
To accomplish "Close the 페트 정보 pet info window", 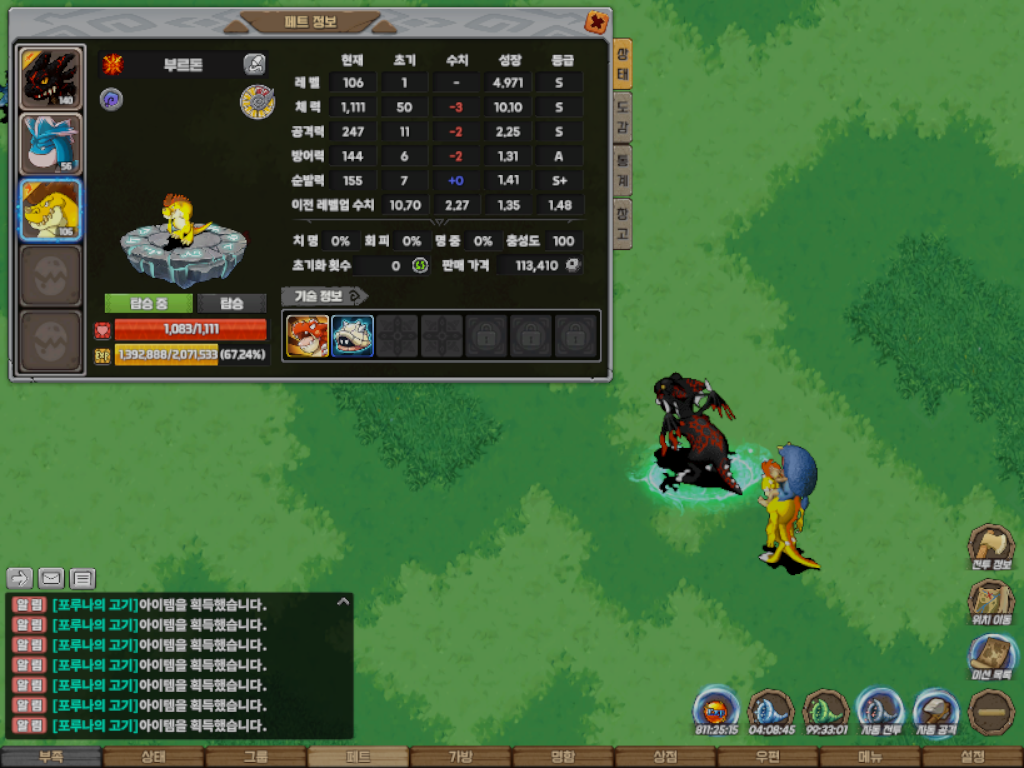I will 596,22.
